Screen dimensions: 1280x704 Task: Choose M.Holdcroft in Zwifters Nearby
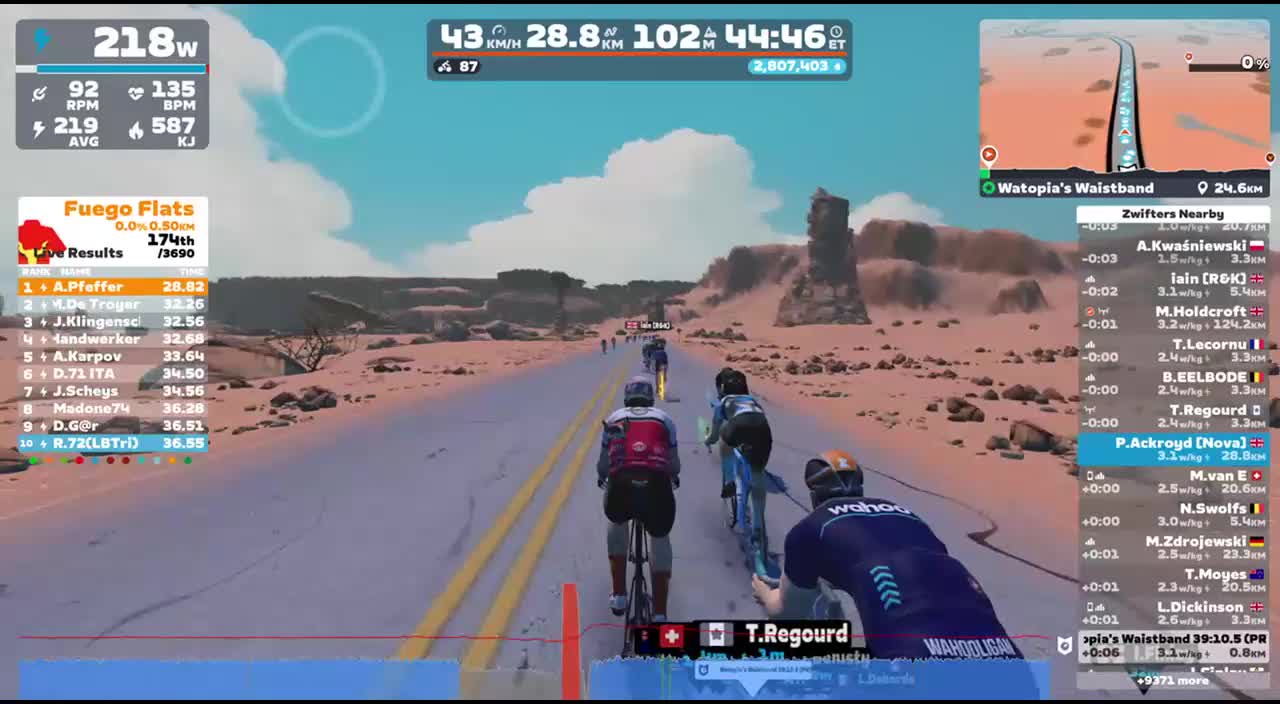point(1172,318)
